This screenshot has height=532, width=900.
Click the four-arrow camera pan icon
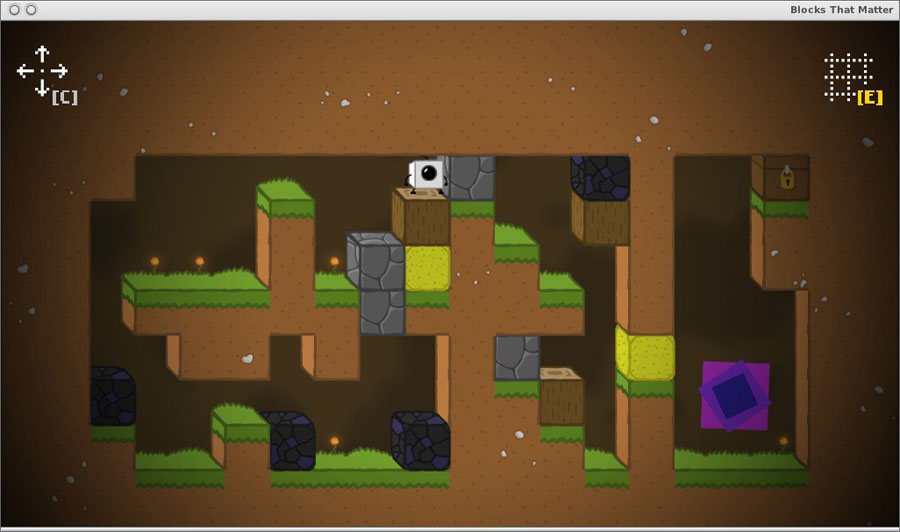(x=42, y=70)
